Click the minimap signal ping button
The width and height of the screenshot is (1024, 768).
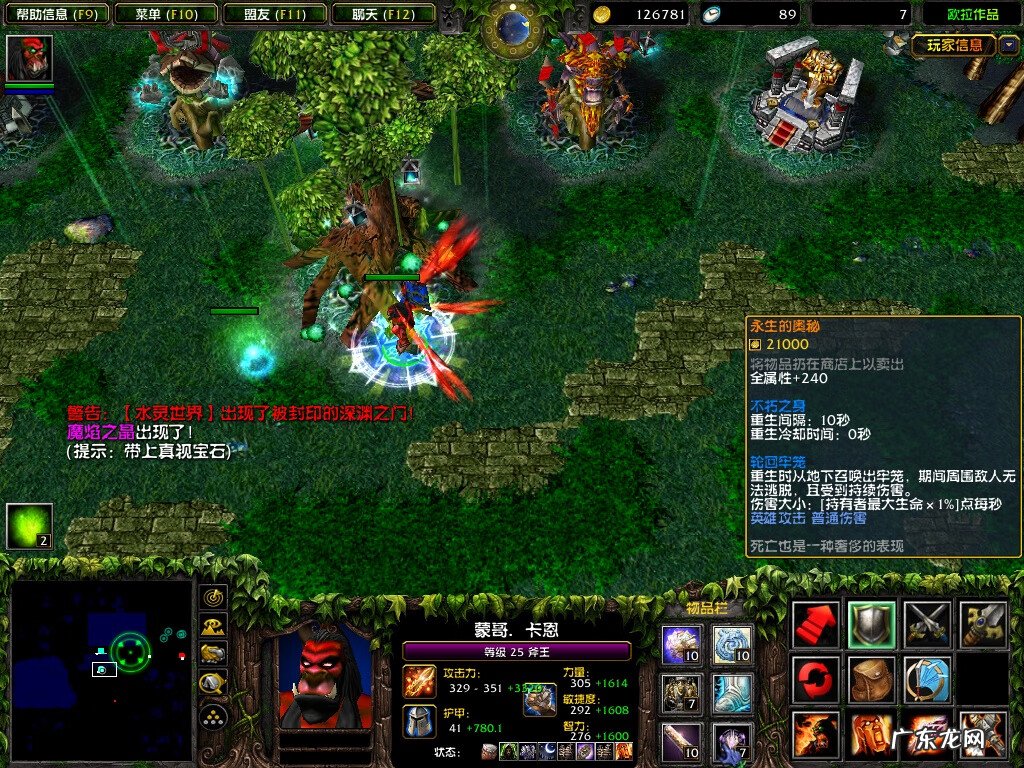(x=213, y=598)
